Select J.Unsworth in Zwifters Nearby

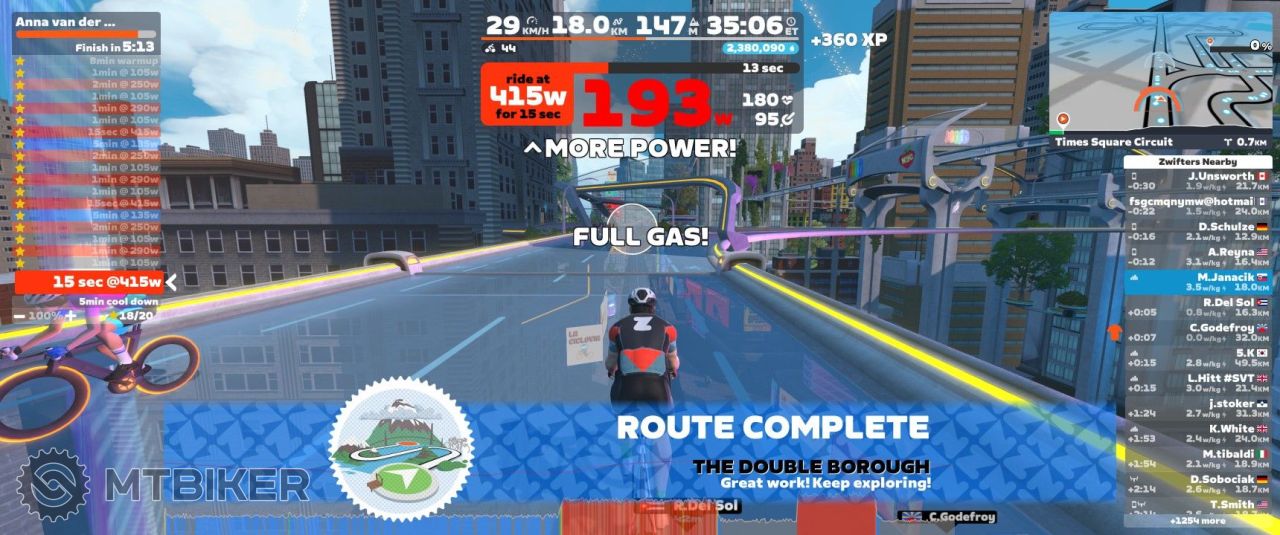pos(1200,181)
